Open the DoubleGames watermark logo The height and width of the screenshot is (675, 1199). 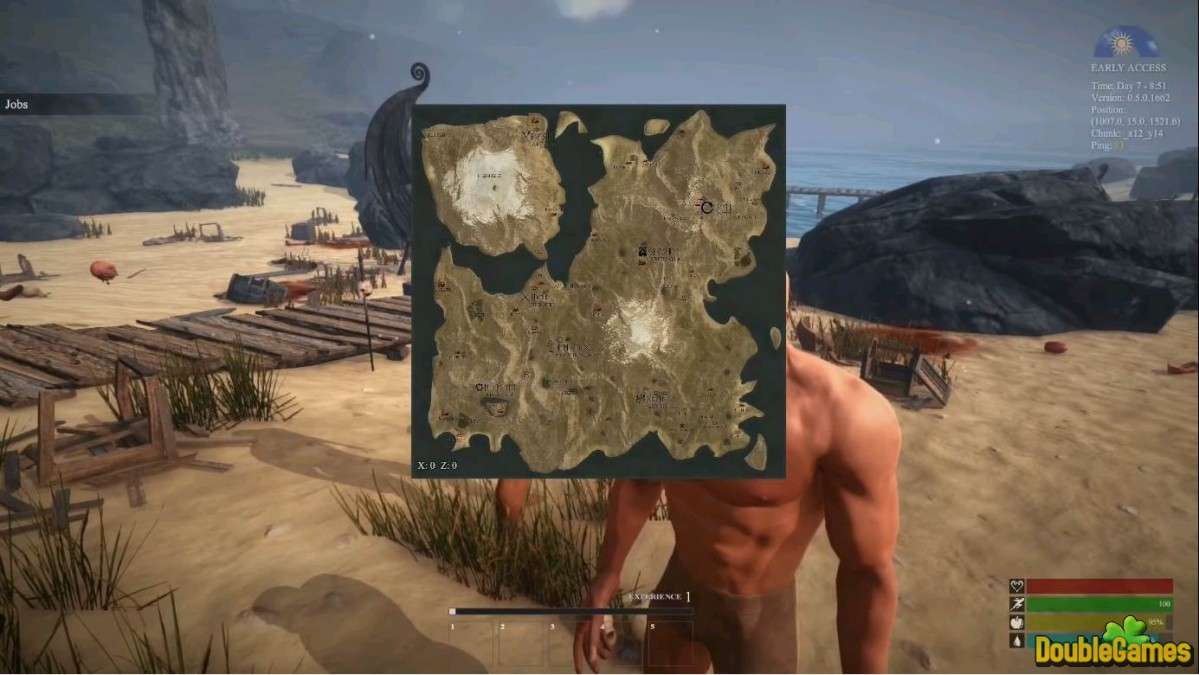point(1112,647)
